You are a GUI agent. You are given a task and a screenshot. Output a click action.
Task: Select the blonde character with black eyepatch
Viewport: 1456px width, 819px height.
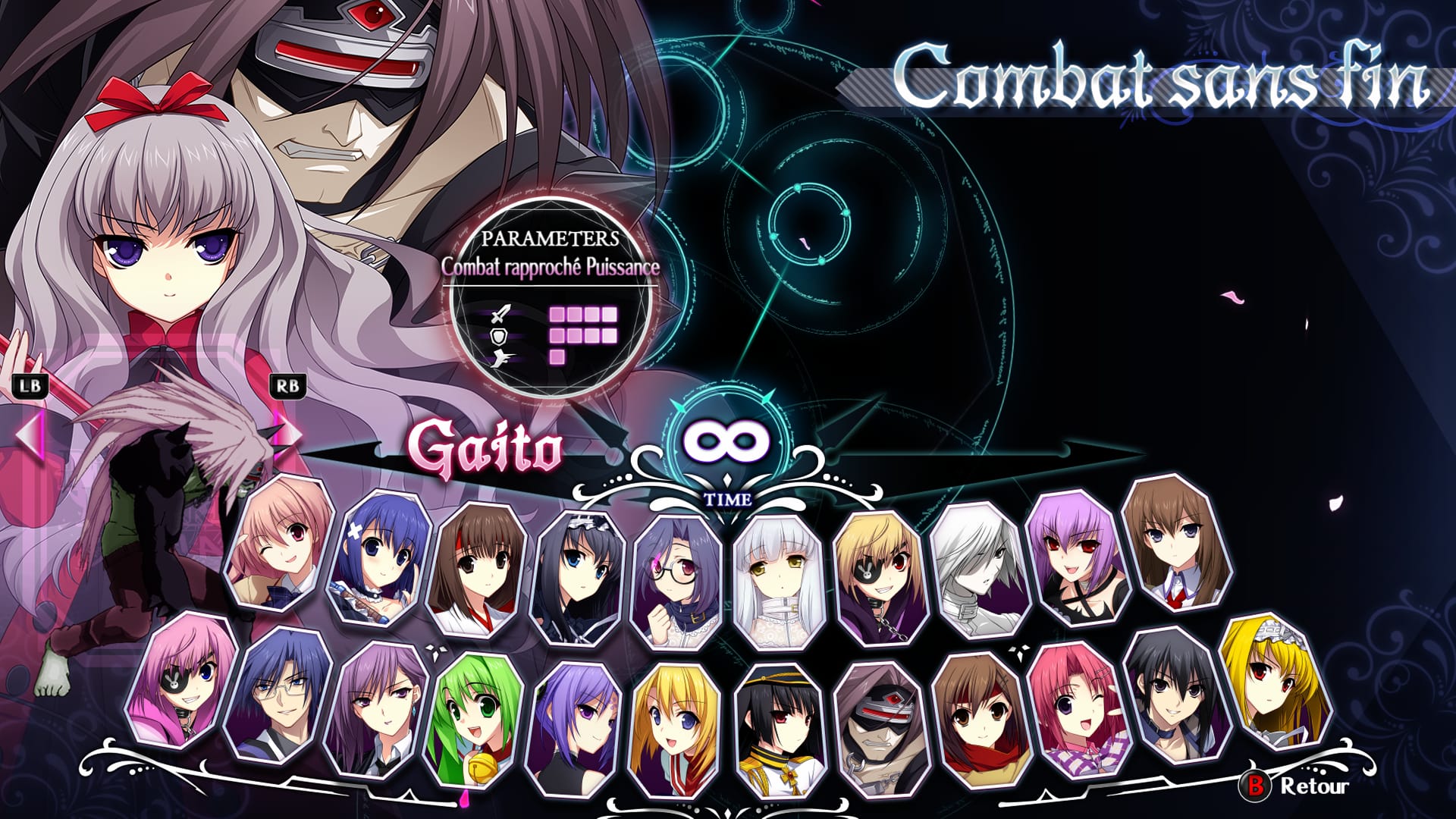tap(880, 578)
